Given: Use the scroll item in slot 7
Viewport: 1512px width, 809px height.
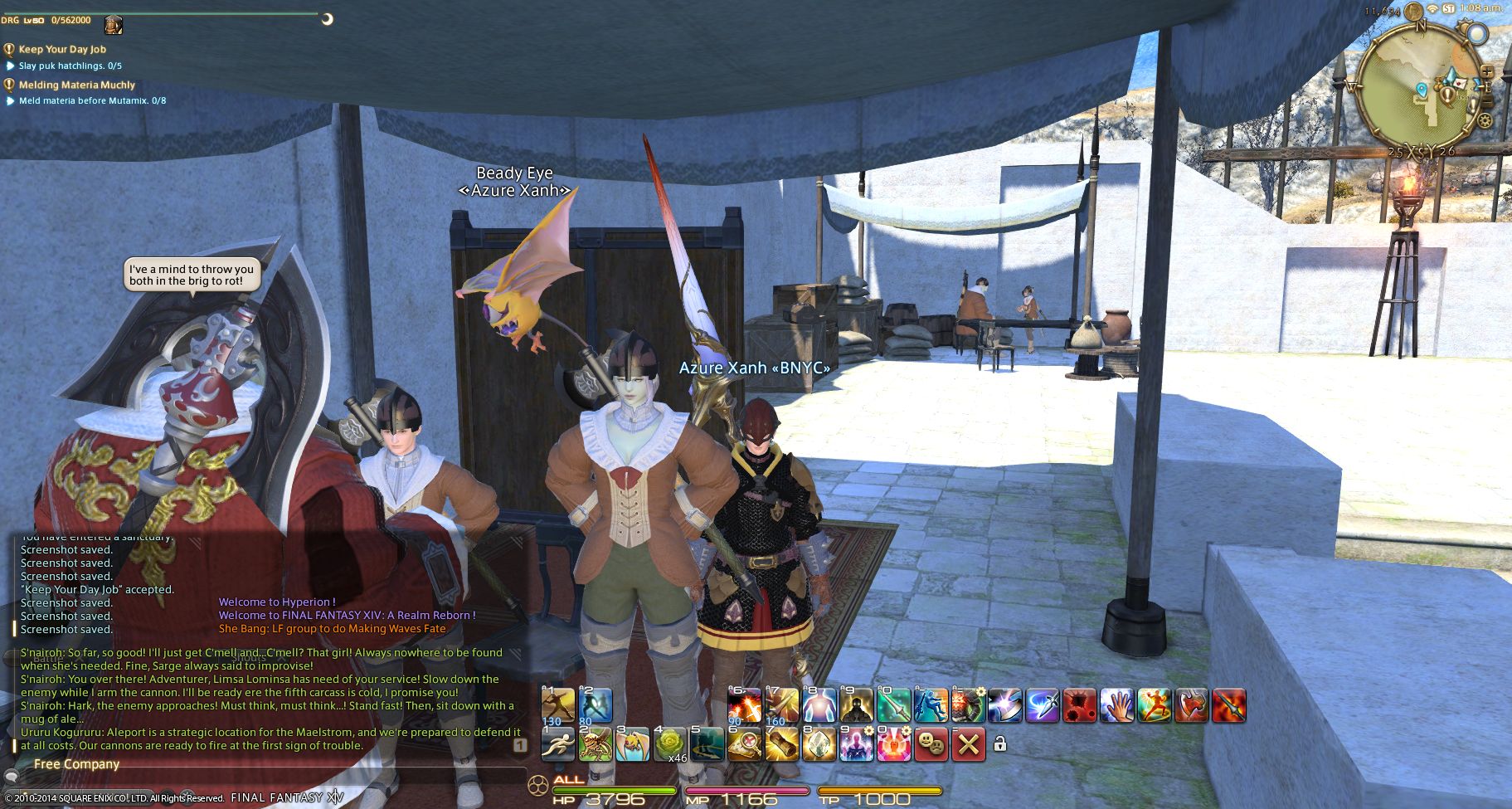Looking at the screenshot, I should tap(781, 744).
